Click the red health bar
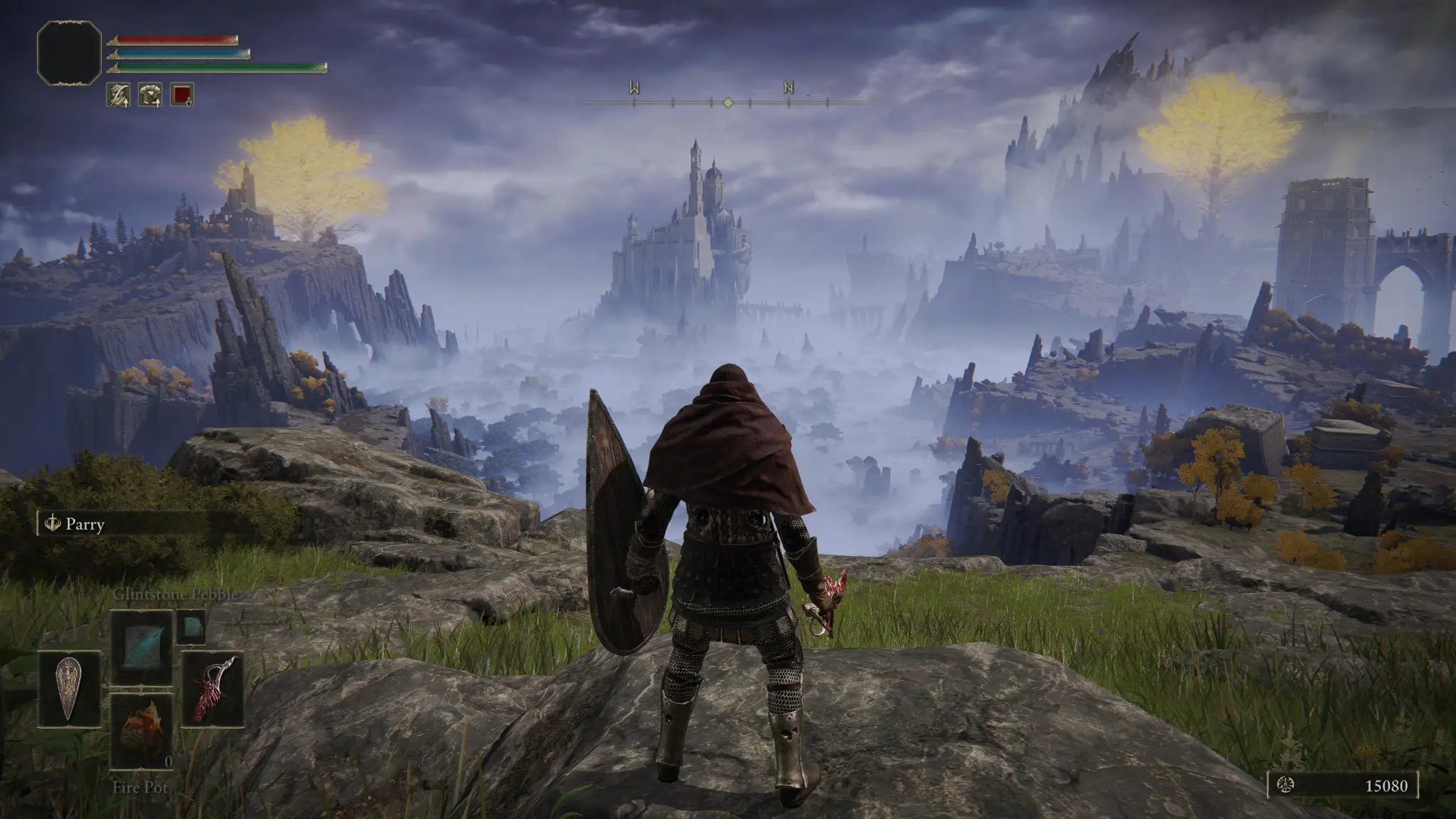Image resolution: width=1456 pixels, height=819 pixels. pos(172,39)
